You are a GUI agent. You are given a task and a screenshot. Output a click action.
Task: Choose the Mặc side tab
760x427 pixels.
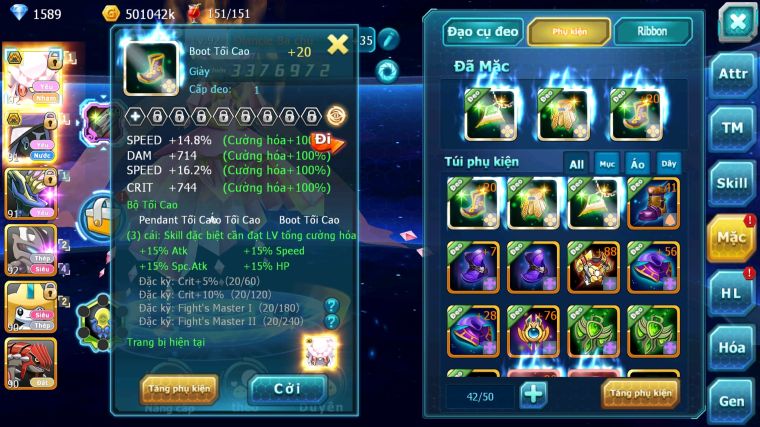733,238
